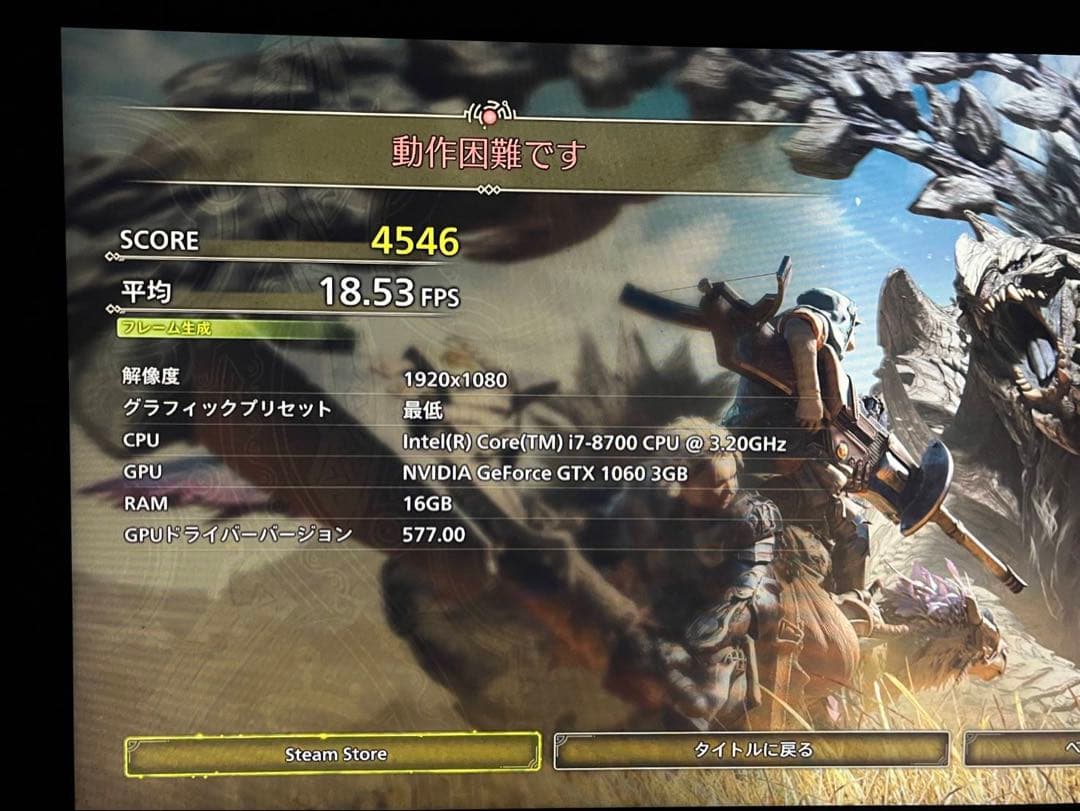Open the Steam Store button
The image size is (1080, 811).
coord(333,754)
